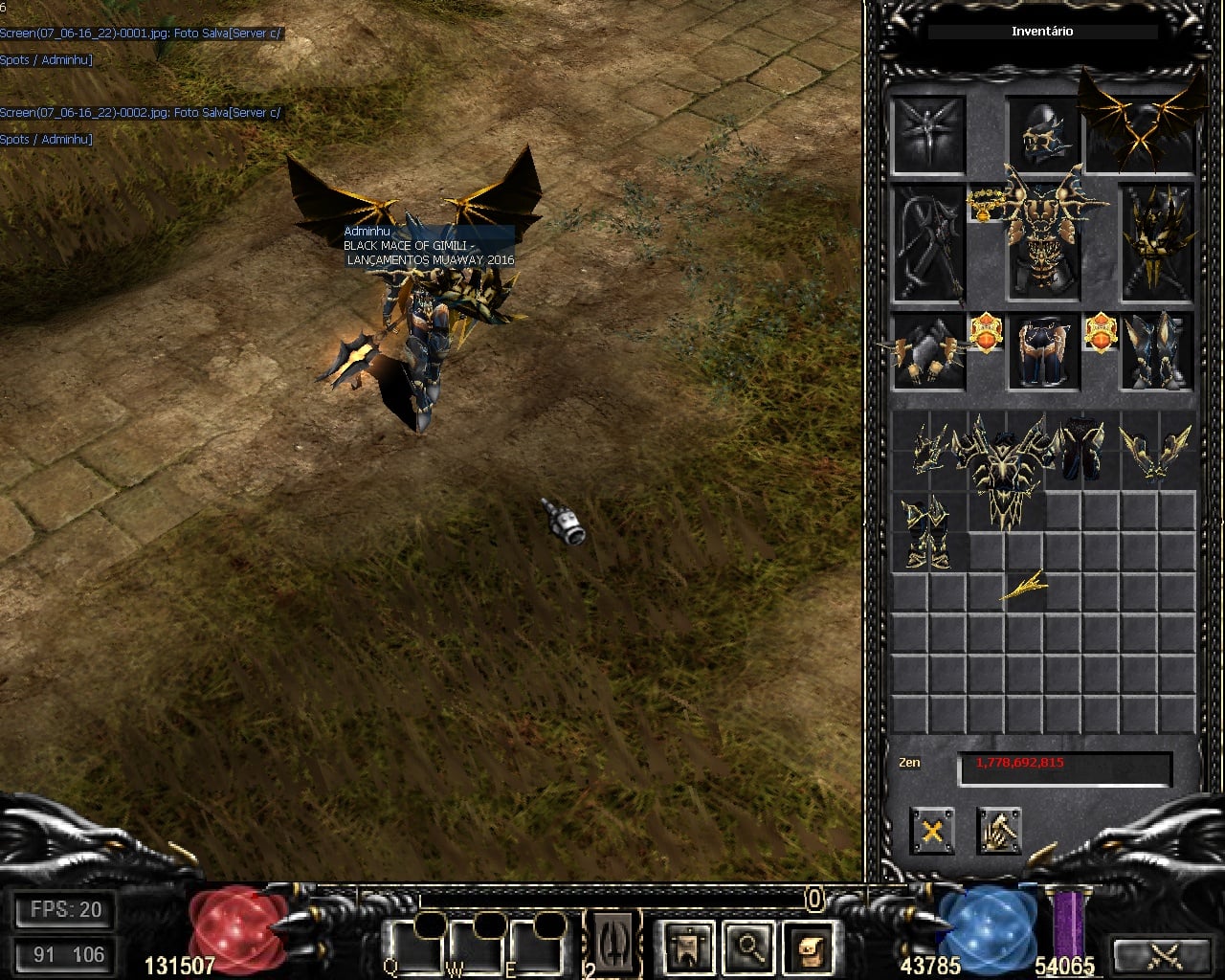Select the equipped pants slot
This screenshot has width=1225, height=980.
[1043, 352]
